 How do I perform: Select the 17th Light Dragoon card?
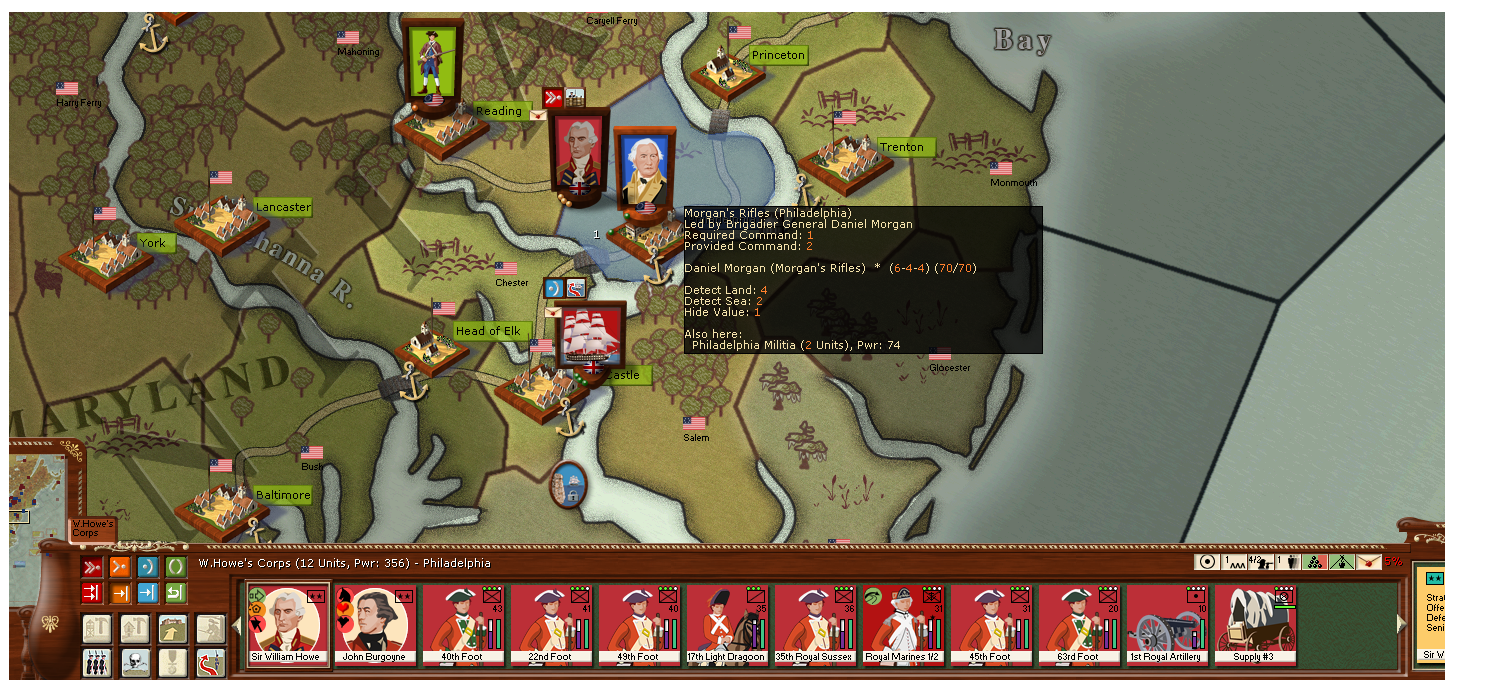tap(728, 625)
